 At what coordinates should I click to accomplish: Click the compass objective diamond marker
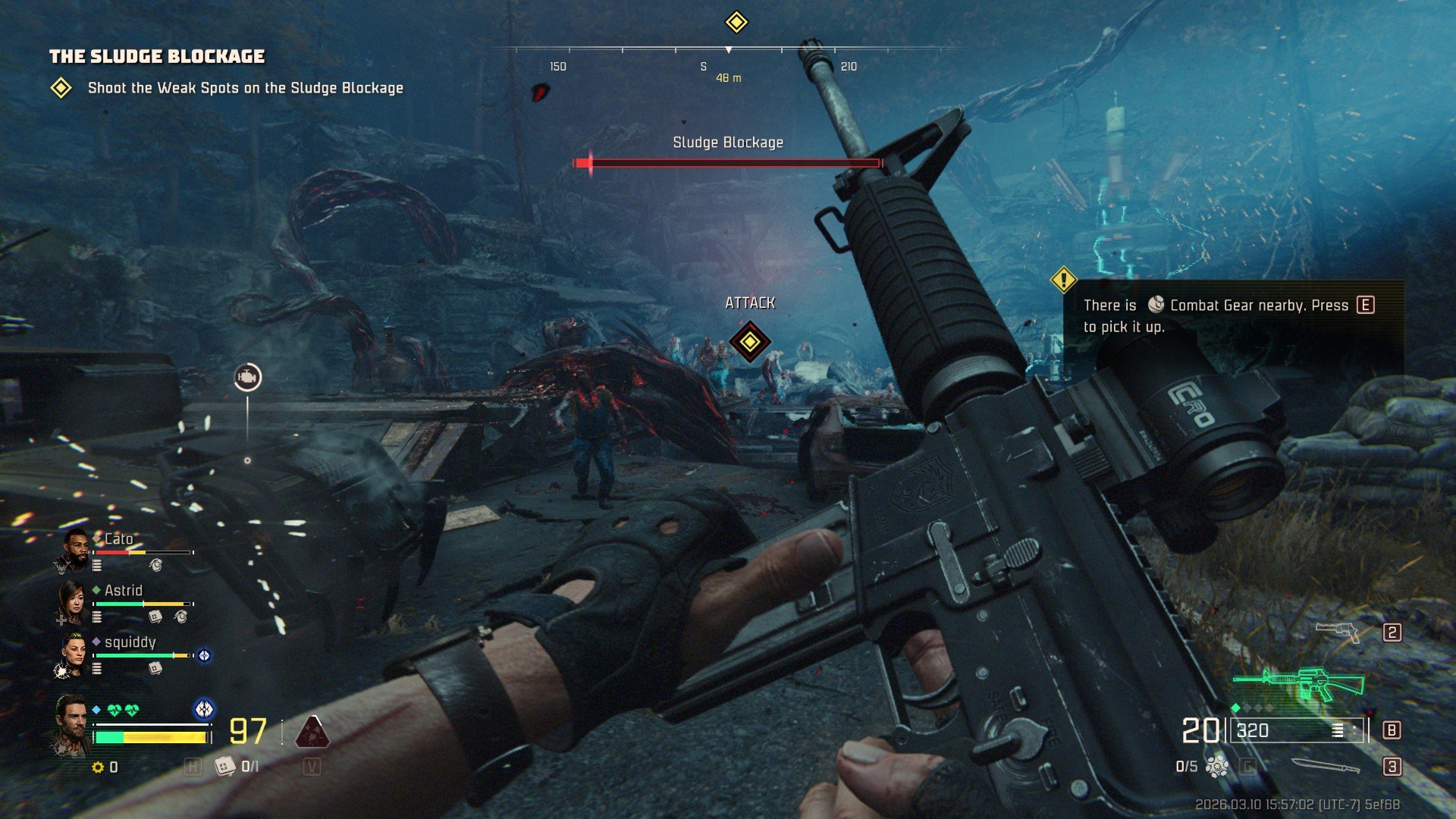tap(736, 22)
